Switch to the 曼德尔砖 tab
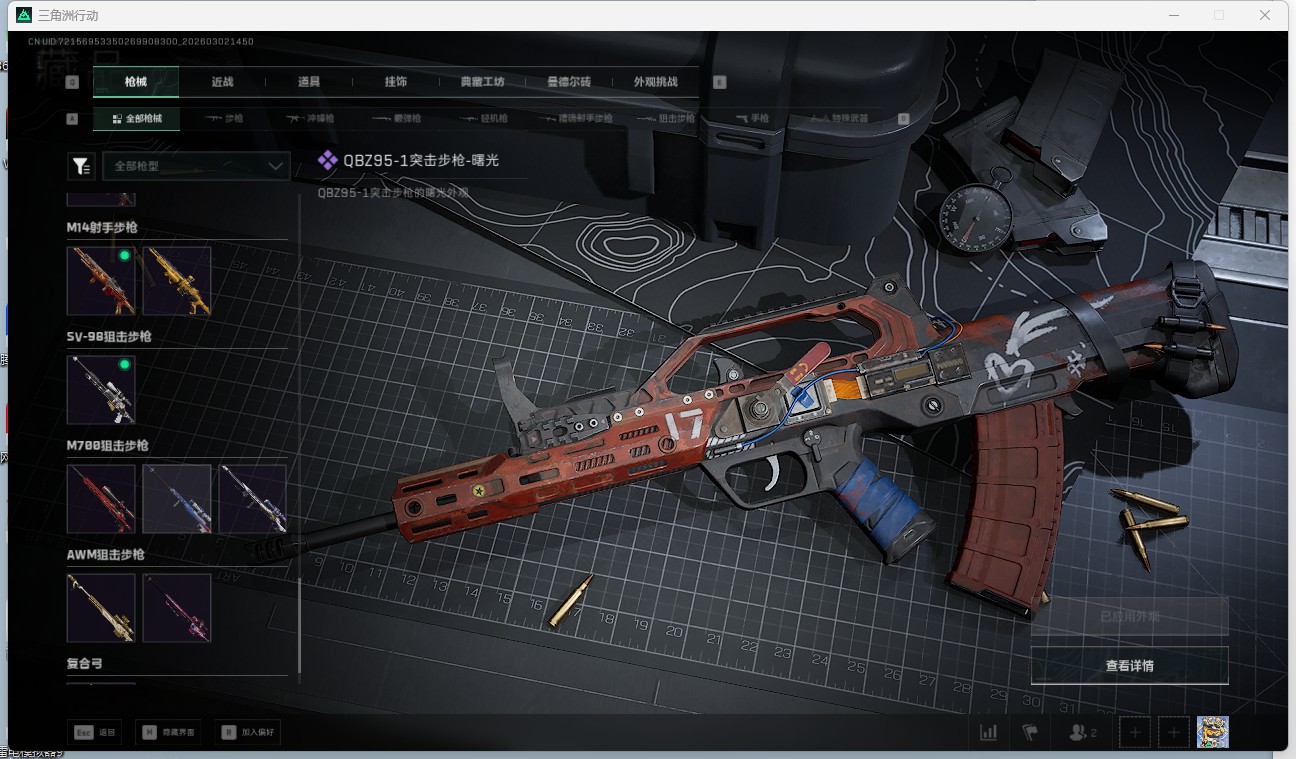Viewport: 1296px width, 759px height. click(x=569, y=82)
